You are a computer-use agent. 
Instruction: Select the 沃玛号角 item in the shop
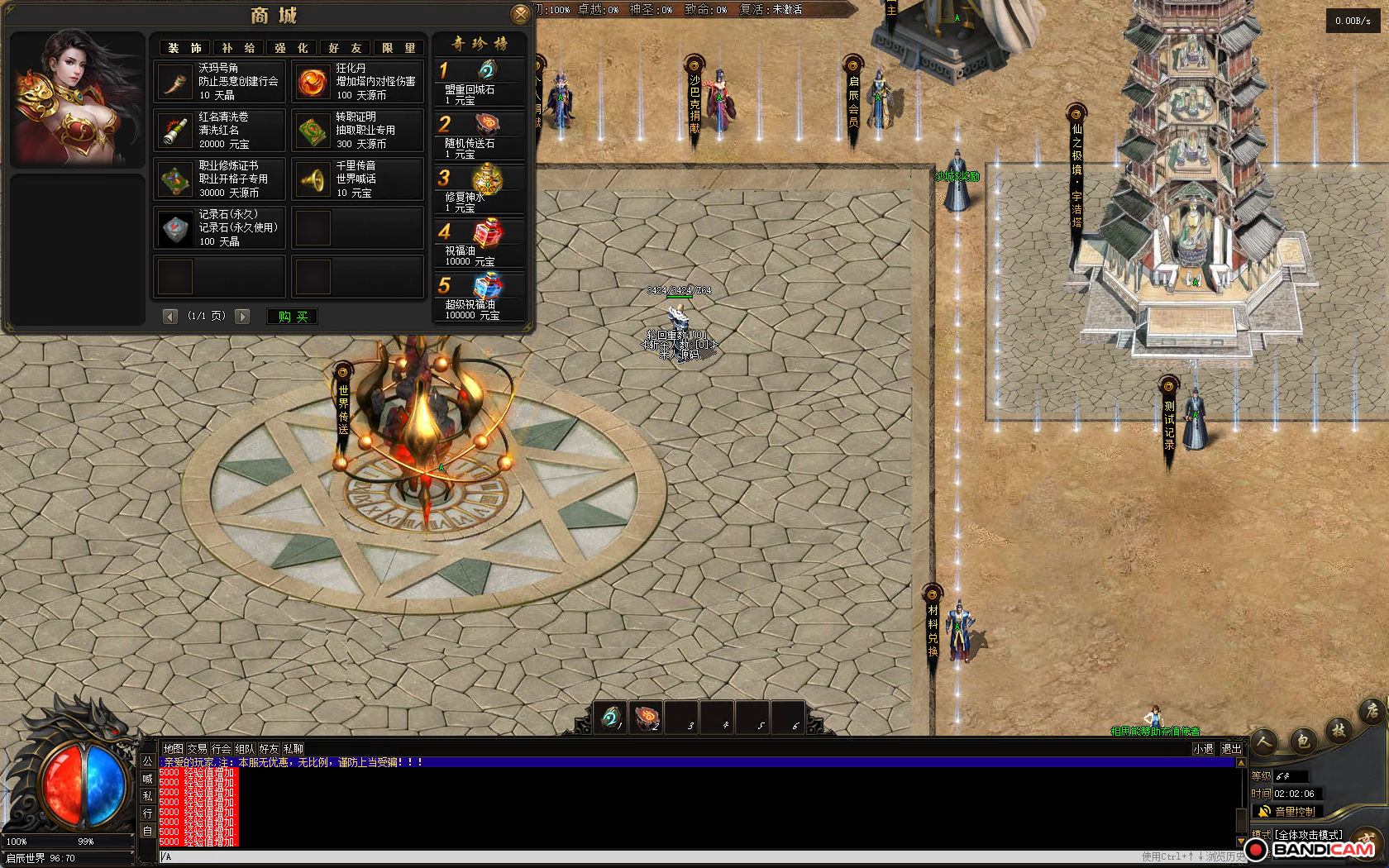pyautogui.click(x=220, y=82)
